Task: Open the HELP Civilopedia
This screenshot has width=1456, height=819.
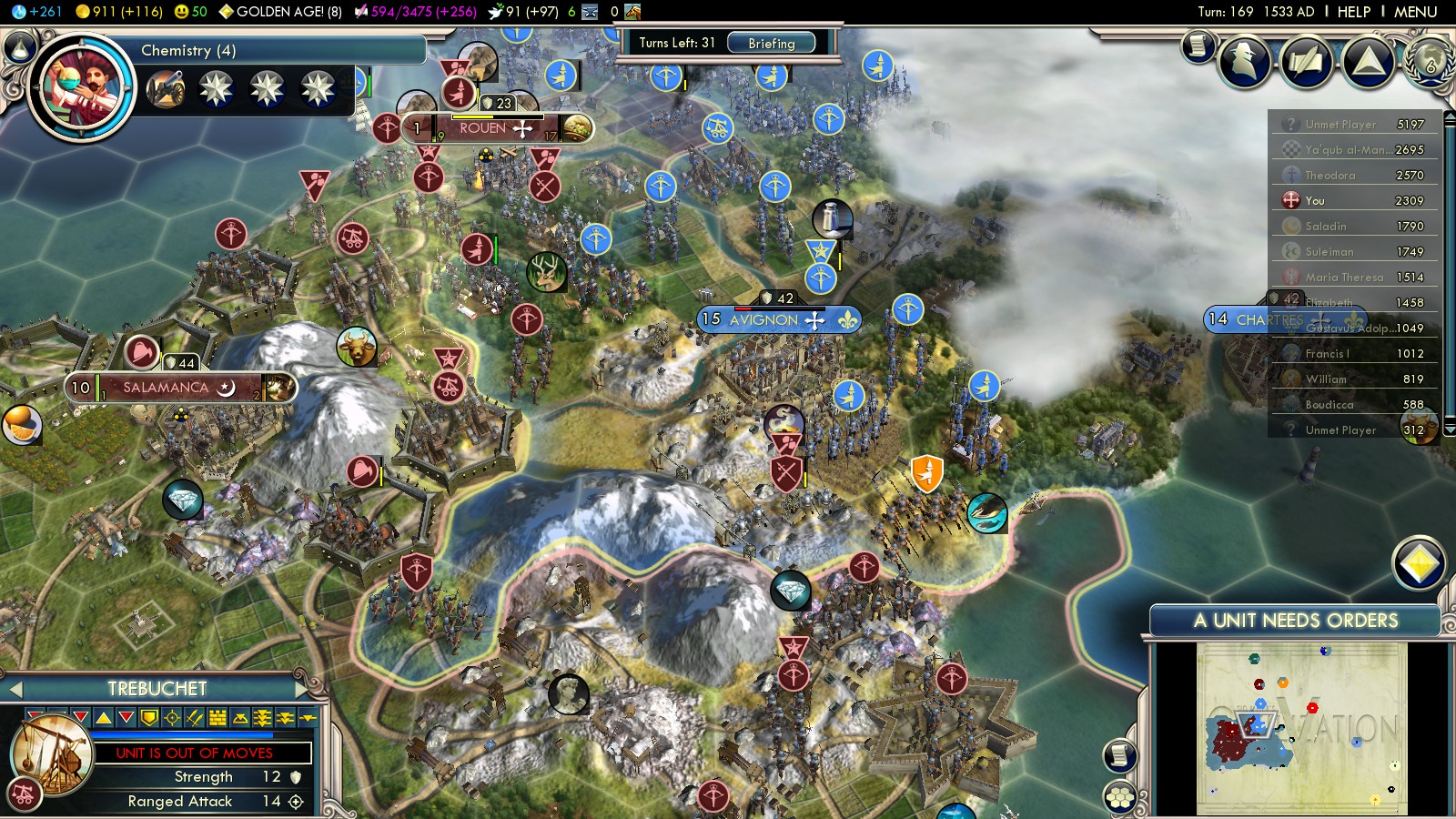Action: tap(1353, 12)
